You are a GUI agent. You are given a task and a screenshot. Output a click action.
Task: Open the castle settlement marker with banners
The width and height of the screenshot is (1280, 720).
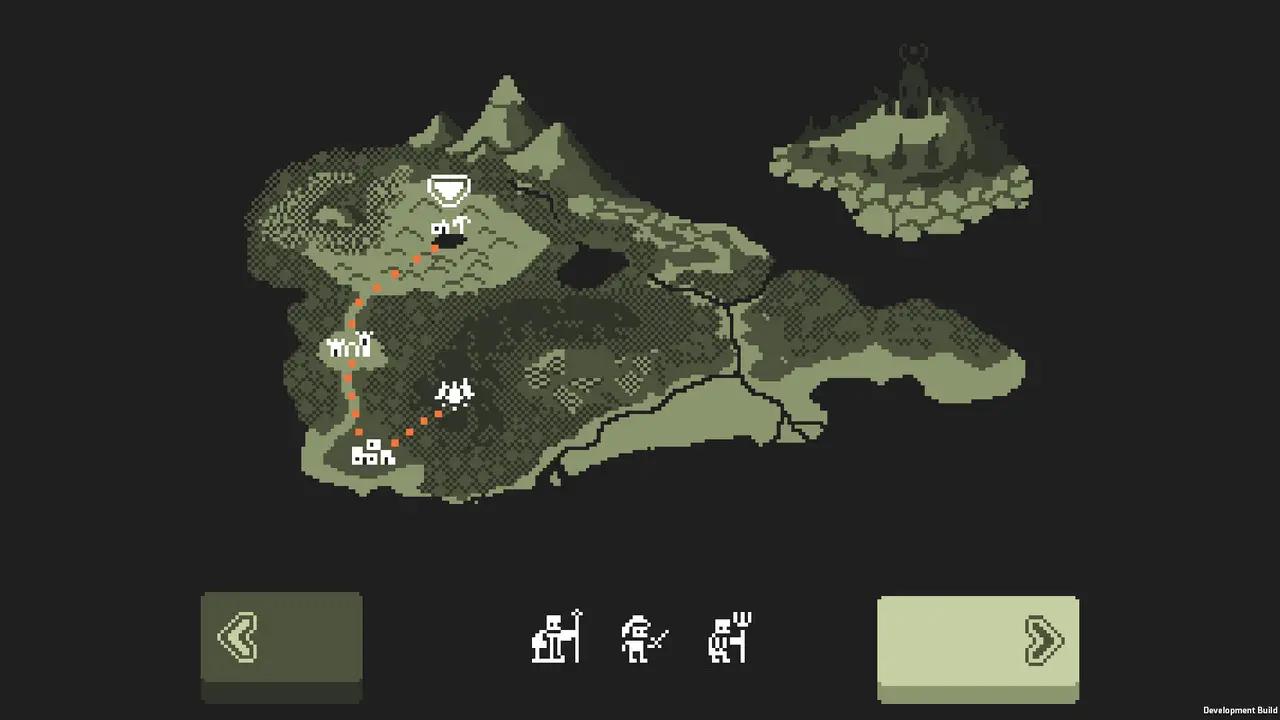(350, 347)
